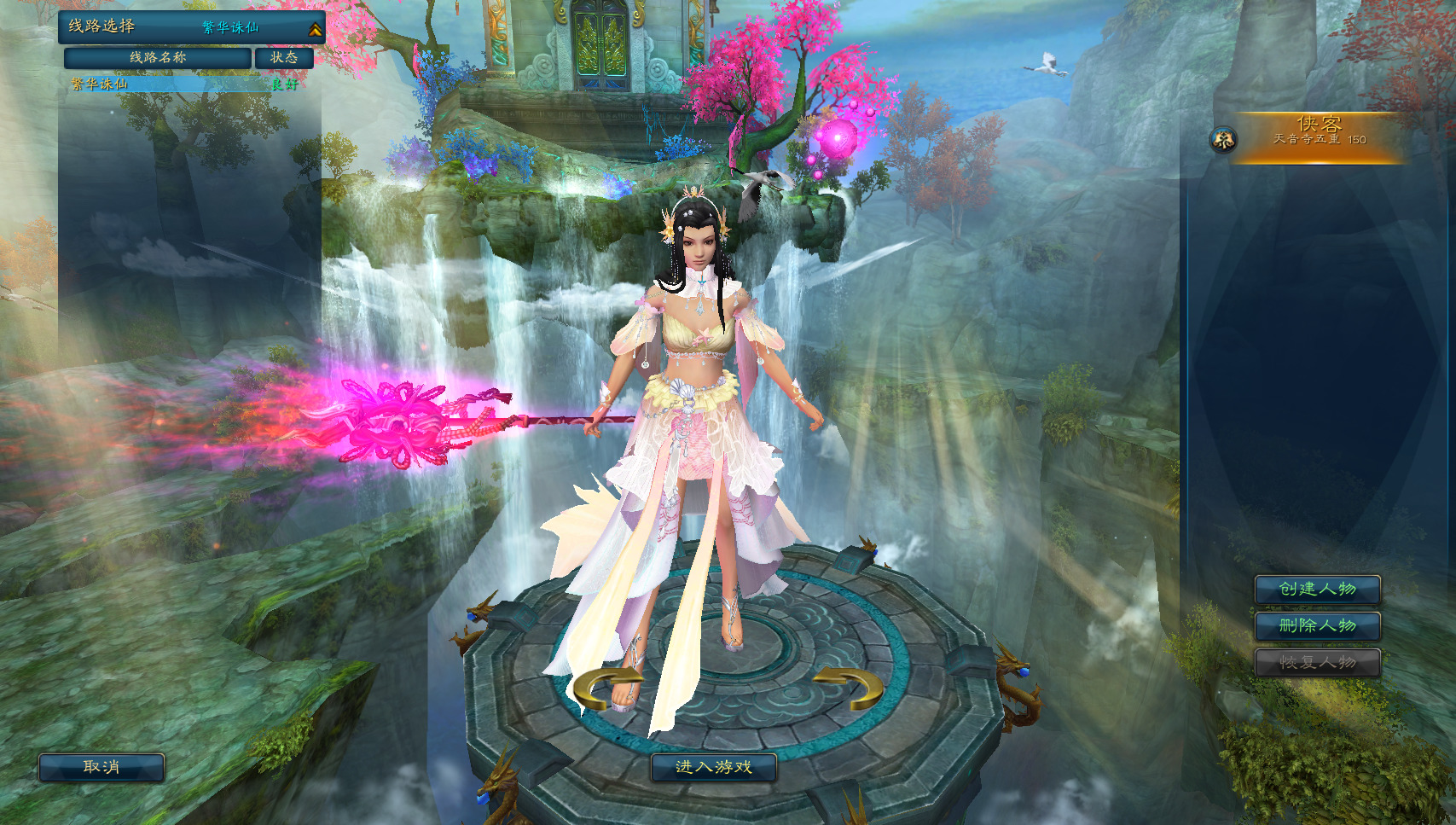Select the 繁华诛仙 server line row
Screen dimensions: 1456x825
tap(183, 84)
